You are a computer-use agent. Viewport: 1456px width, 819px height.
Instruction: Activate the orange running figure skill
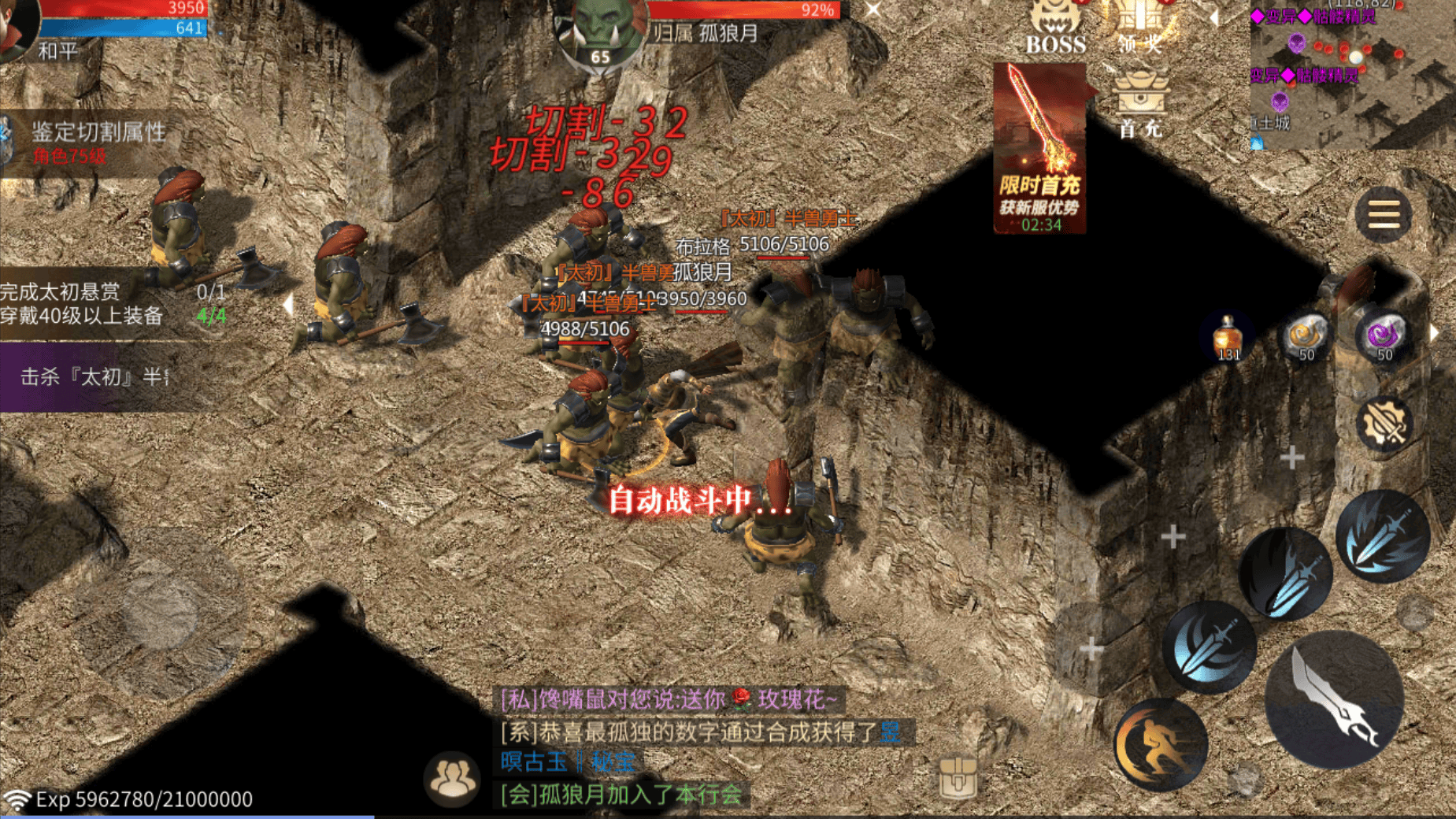tap(1160, 744)
